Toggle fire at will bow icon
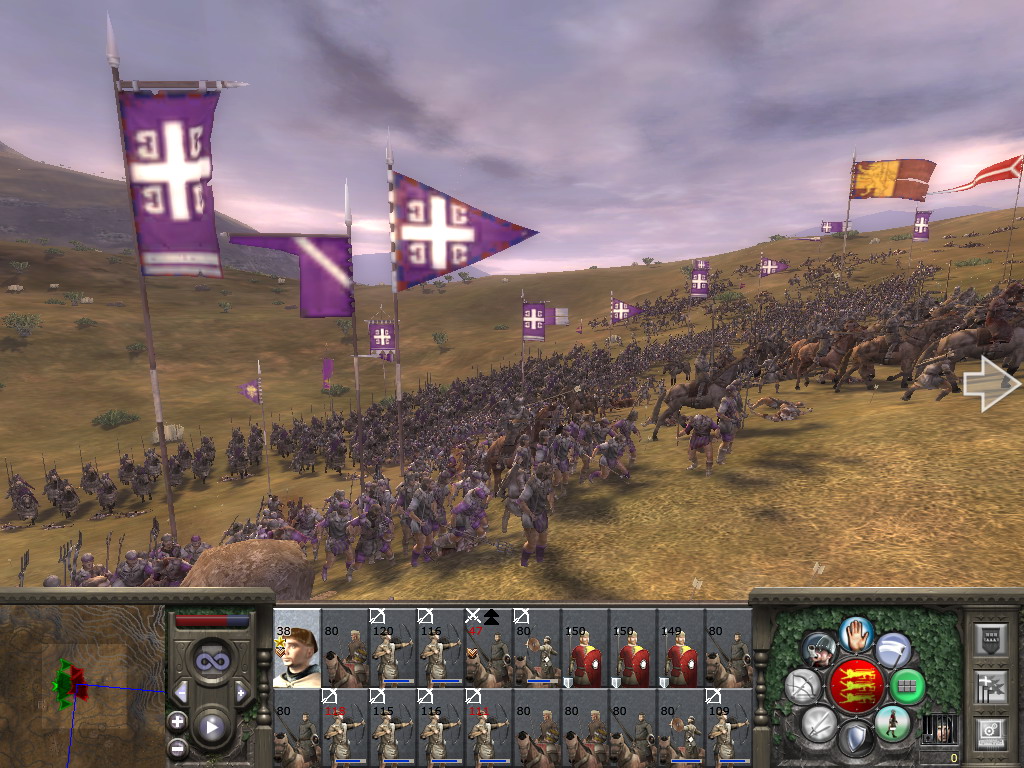 [x=803, y=687]
